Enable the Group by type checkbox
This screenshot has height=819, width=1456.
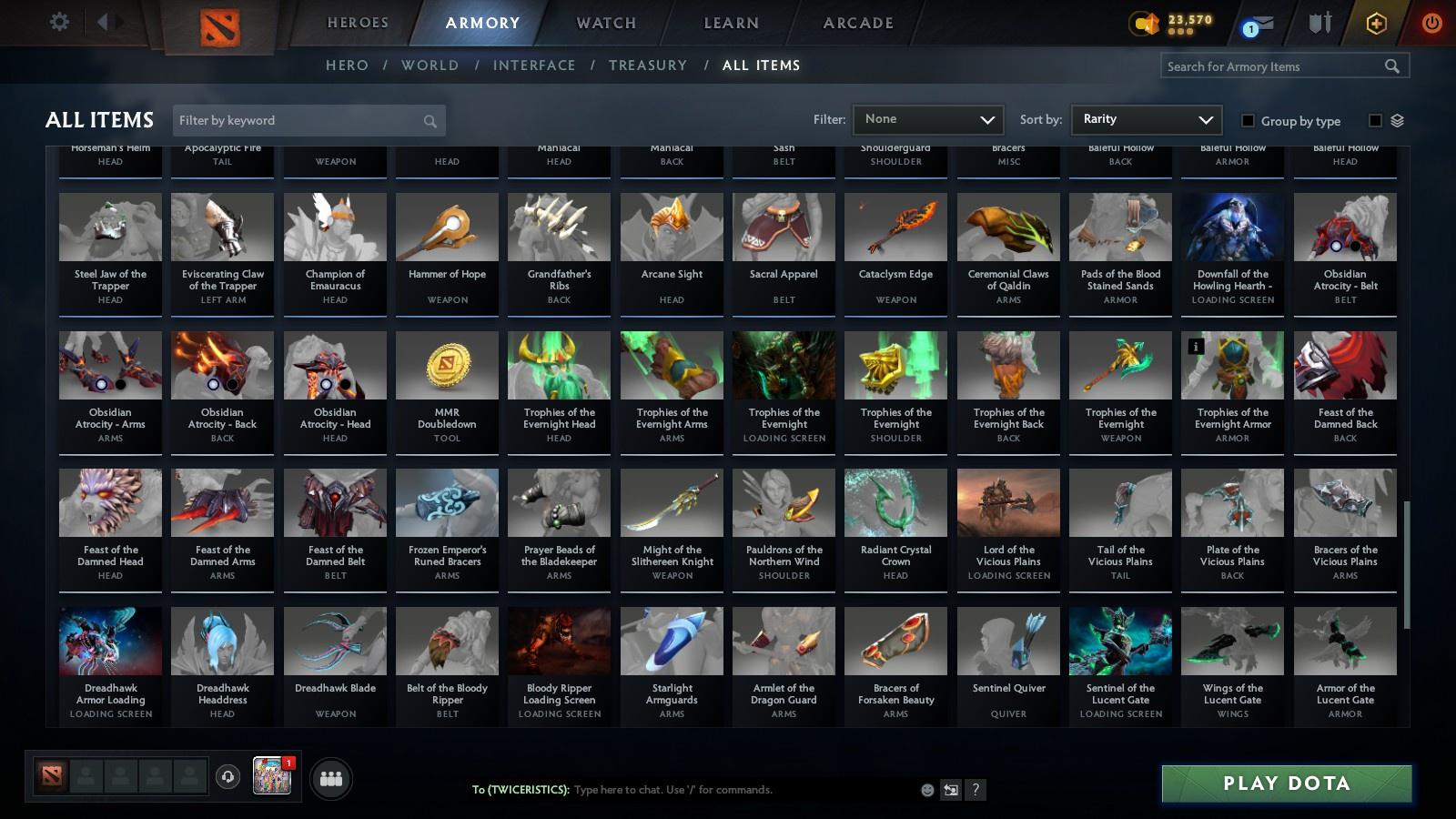click(1250, 121)
